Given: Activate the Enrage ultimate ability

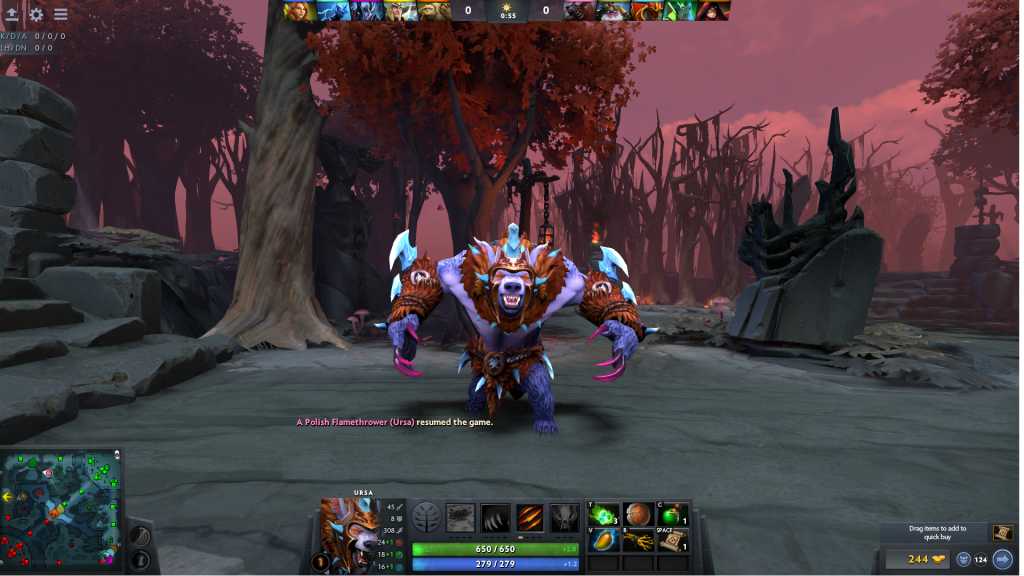Looking at the screenshot, I should tap(564, 517).
